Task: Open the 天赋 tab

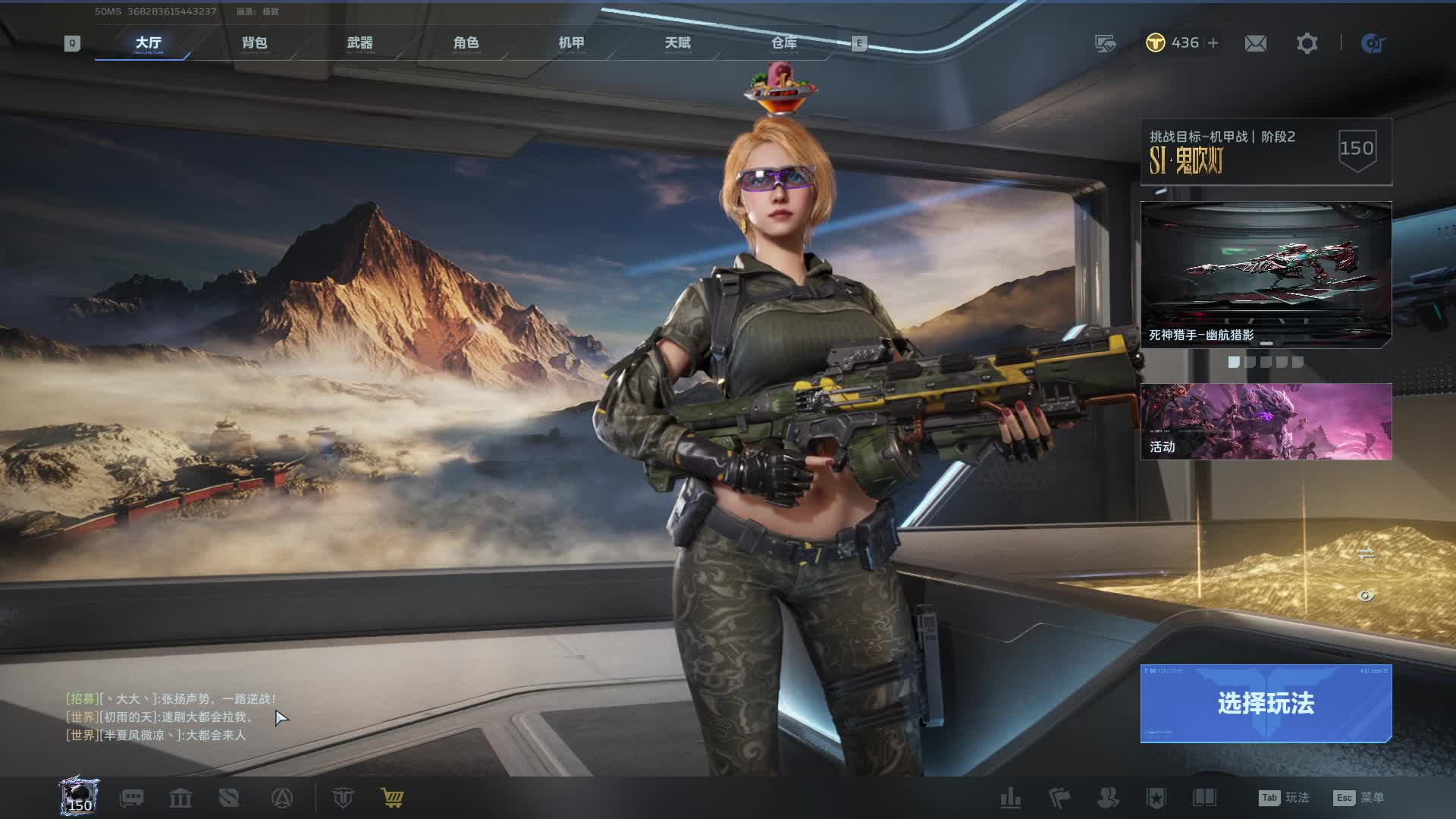Action: 677,43
